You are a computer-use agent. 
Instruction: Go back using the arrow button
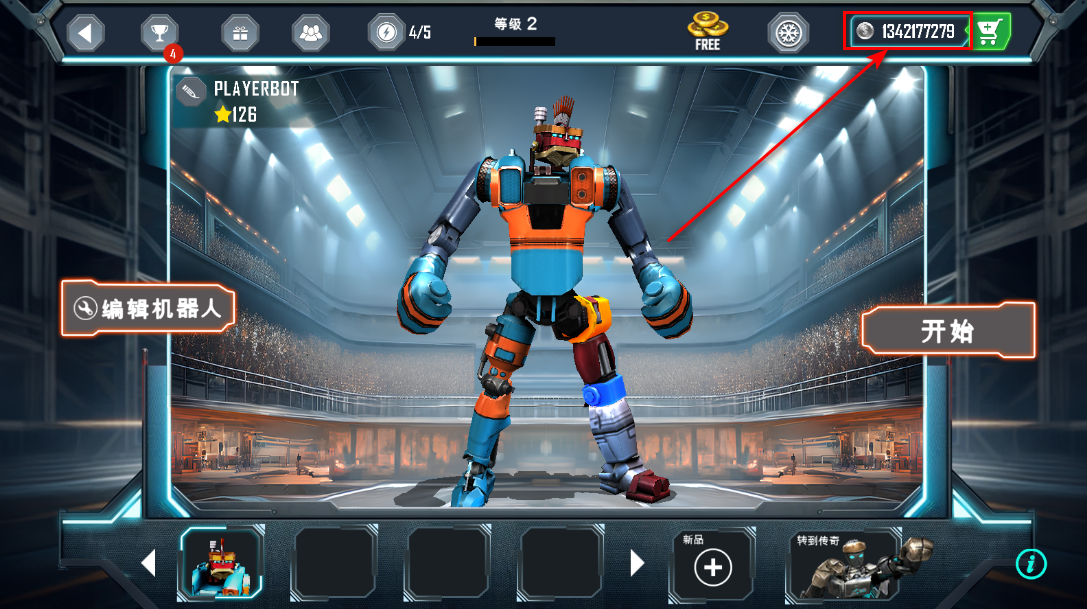(85, 33)
